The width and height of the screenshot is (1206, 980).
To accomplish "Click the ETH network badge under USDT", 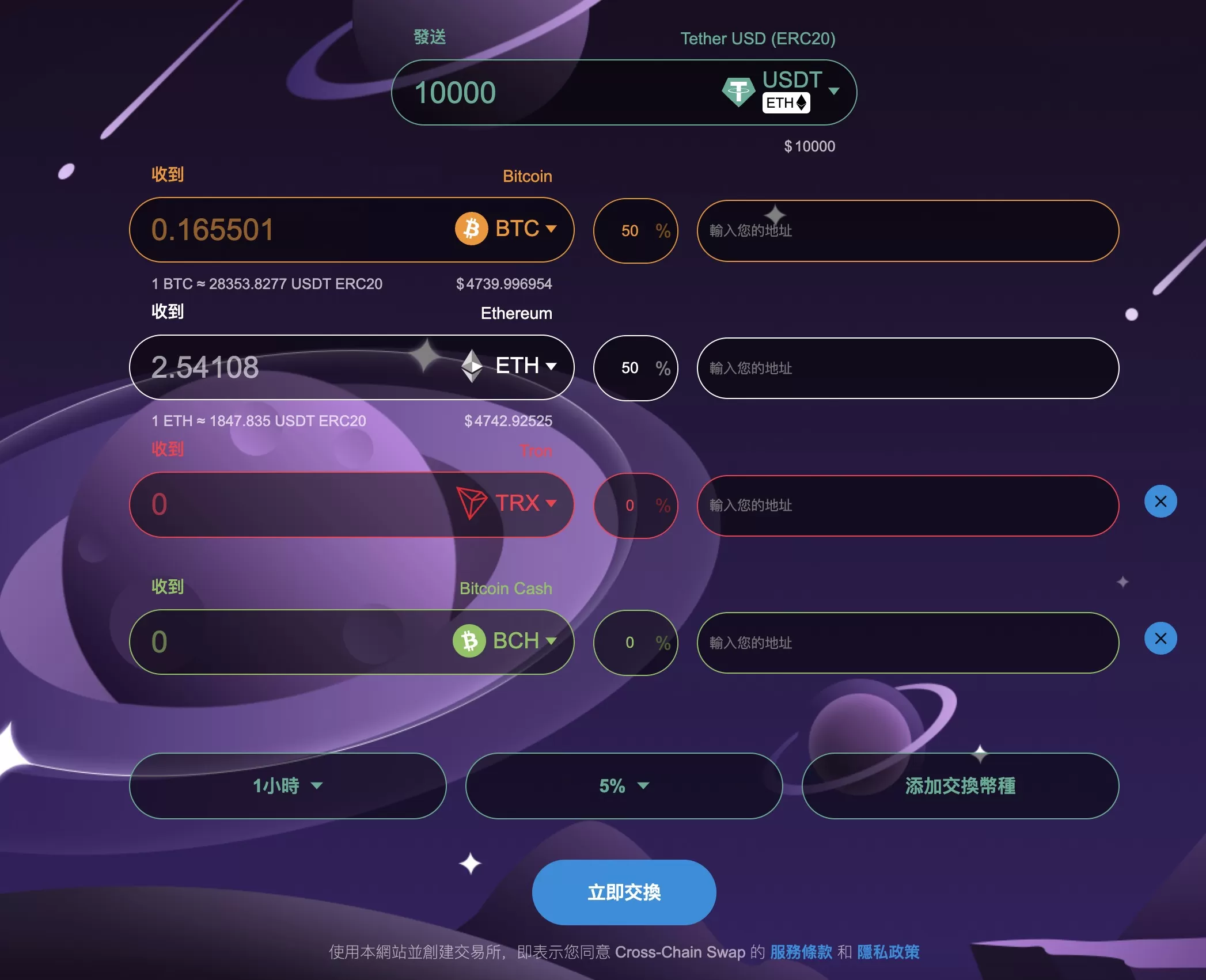I will [x=786, y=102].
